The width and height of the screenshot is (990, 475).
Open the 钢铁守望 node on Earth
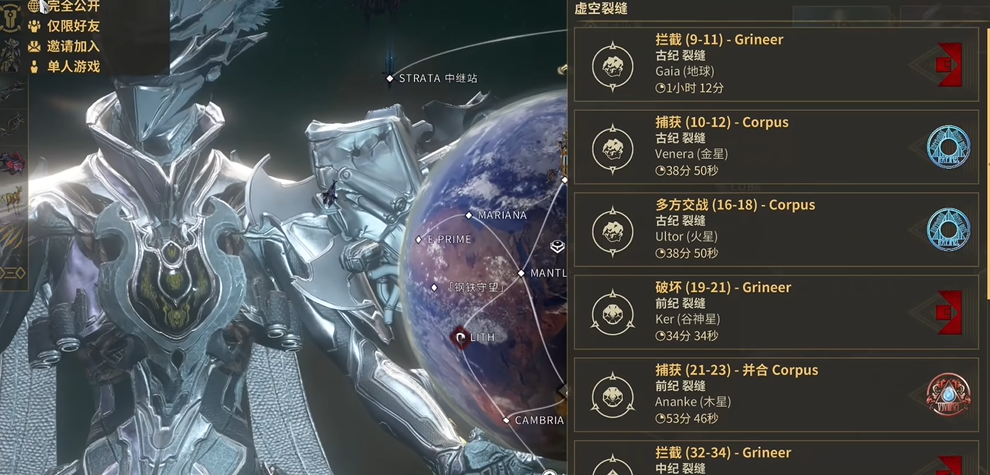coord(435,287)
